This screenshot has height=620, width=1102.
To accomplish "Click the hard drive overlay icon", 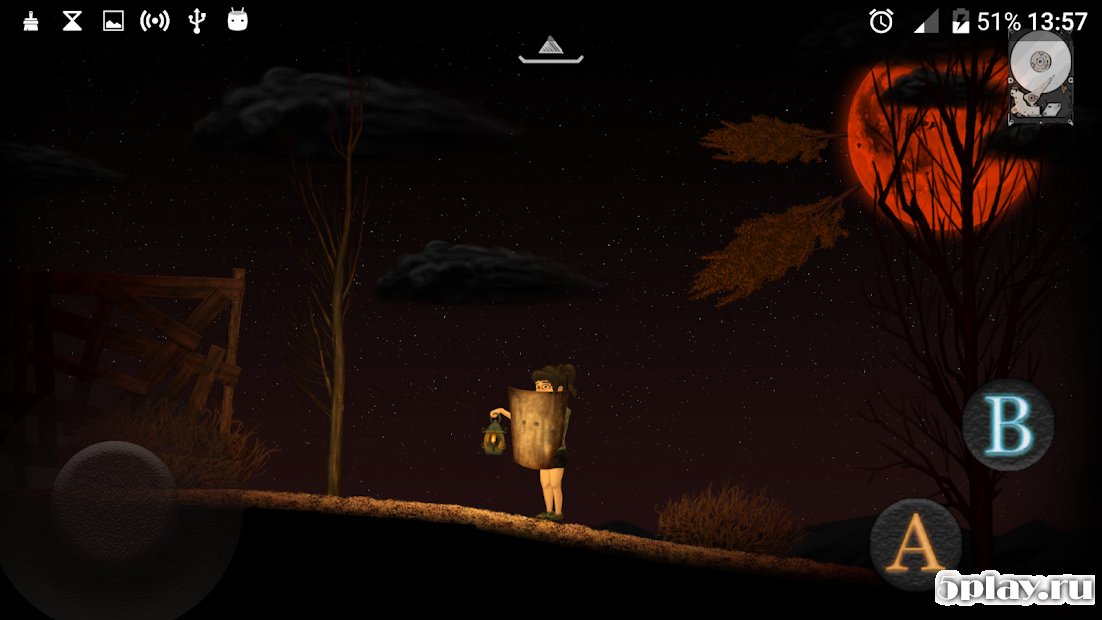I will 1040,77.
